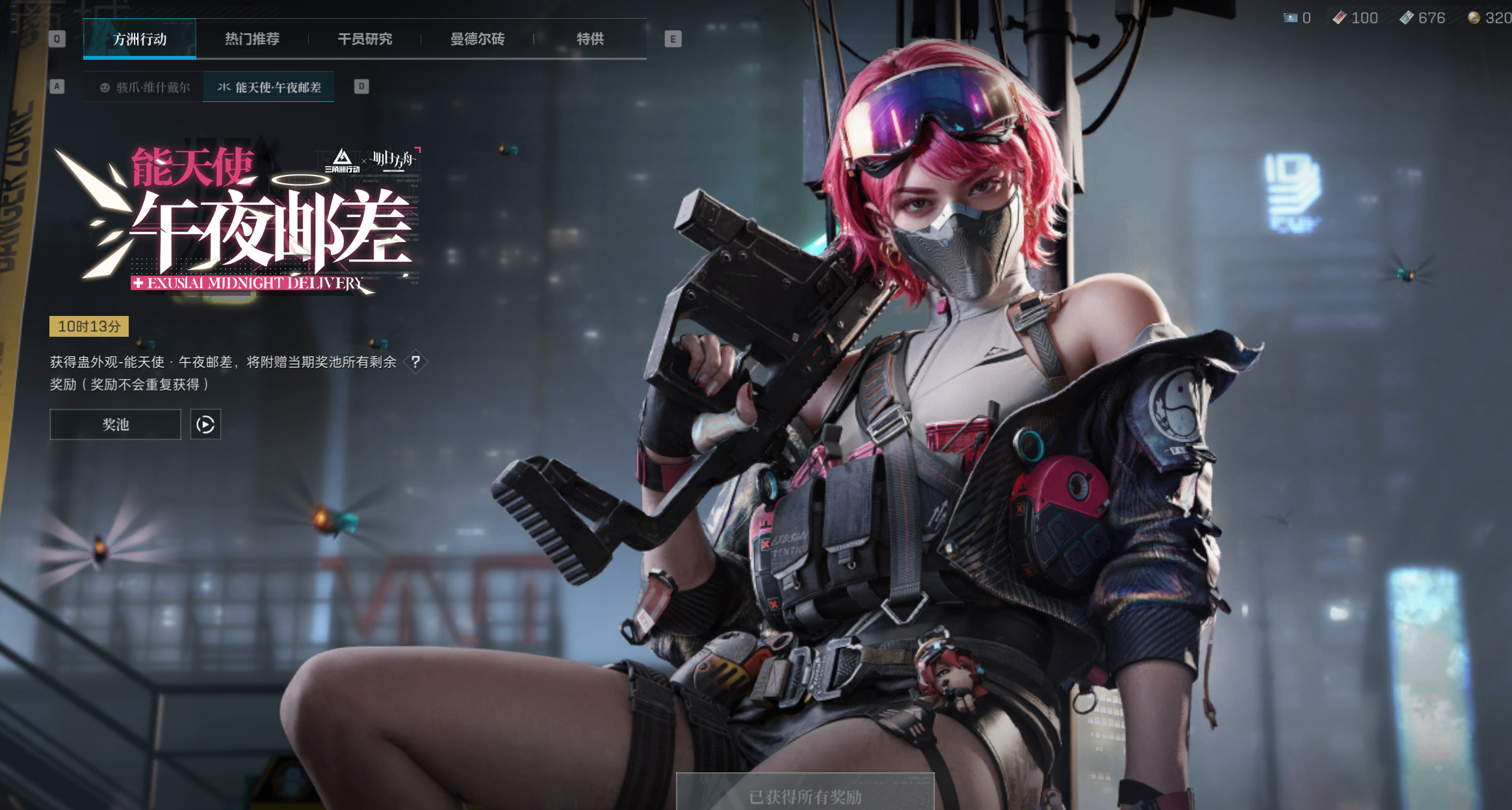
Task: Click the blue ticket currency showing 676
Action: pyautogui.click(x=1405, y=18)
